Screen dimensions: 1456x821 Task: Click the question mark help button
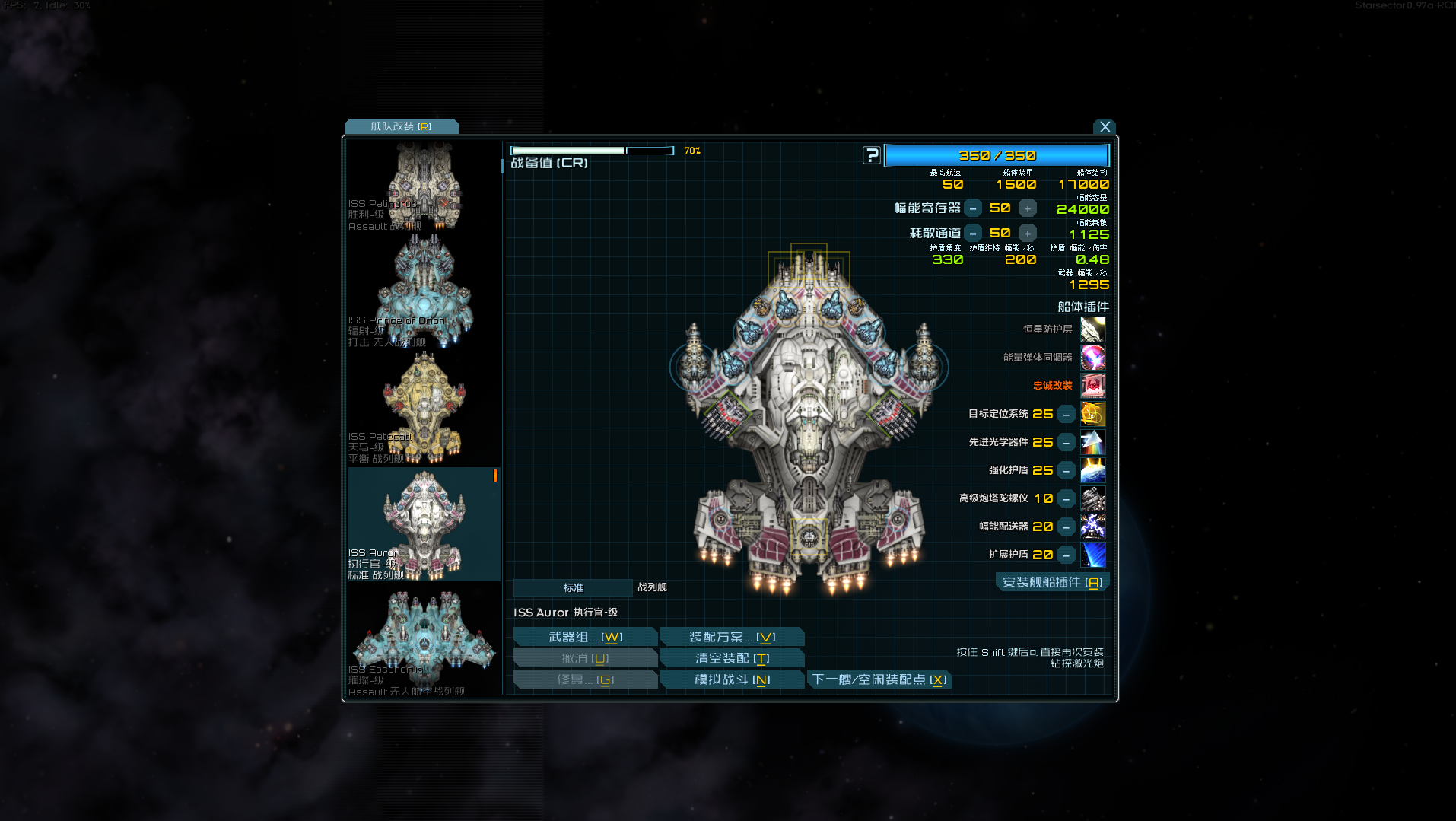click(x=871, y=155)
